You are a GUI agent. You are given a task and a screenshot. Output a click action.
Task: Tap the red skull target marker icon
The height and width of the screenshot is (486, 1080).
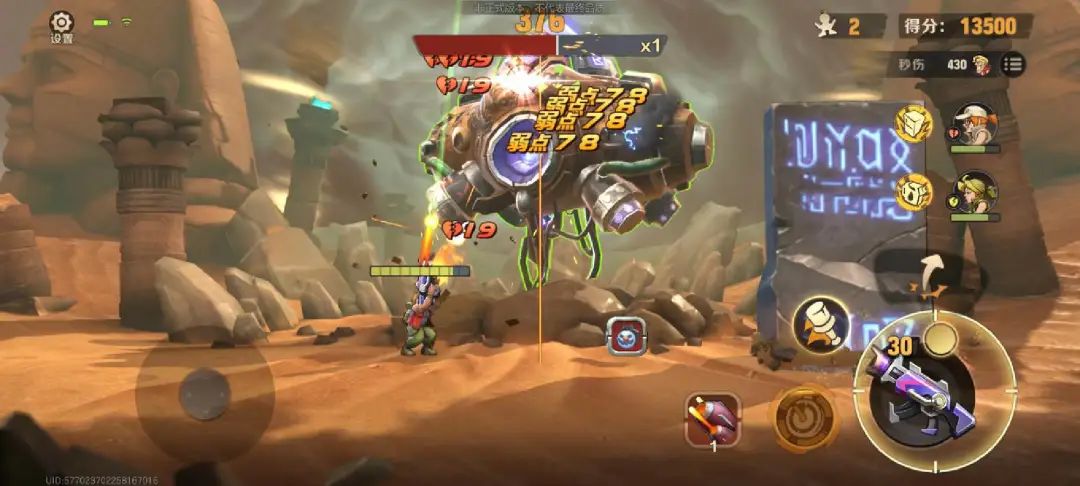click(625, 335)
